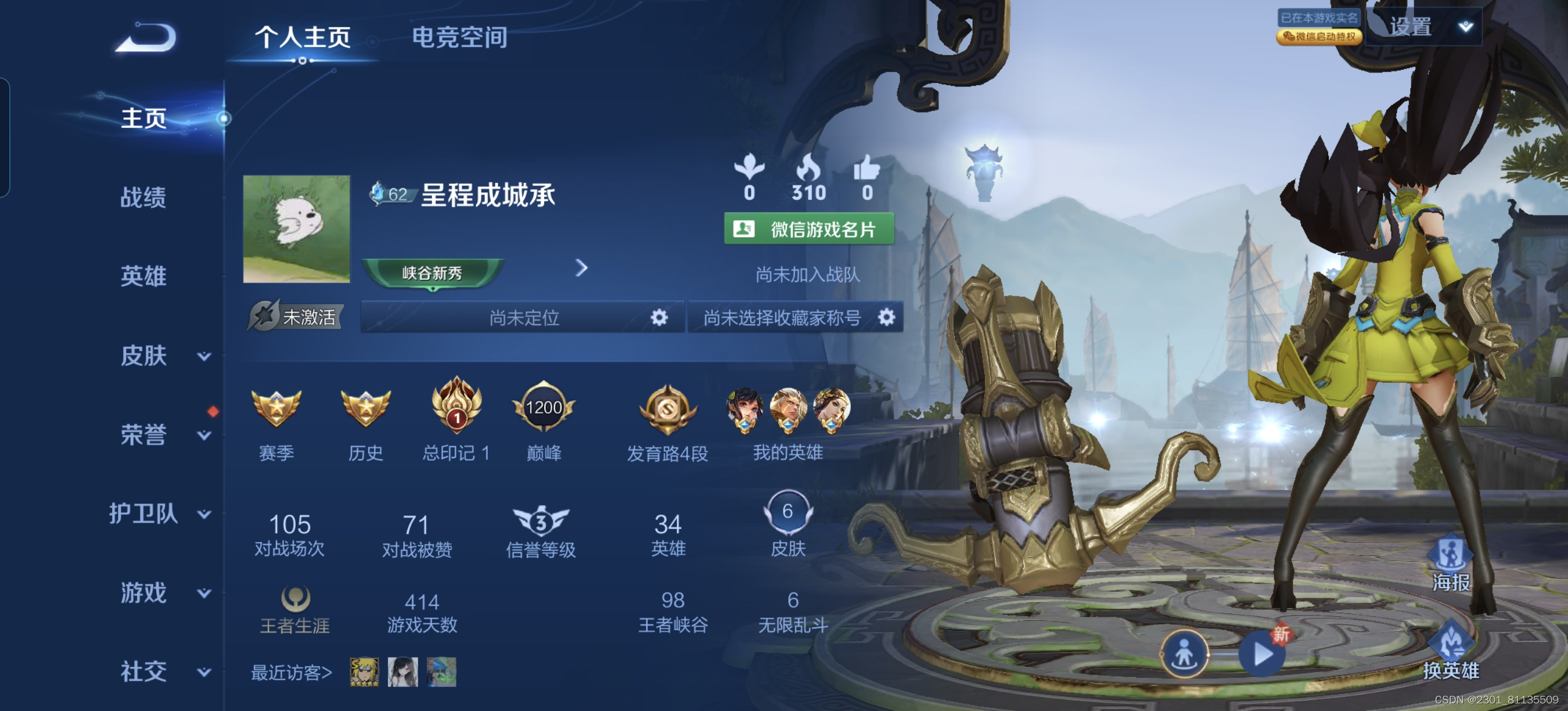Open the 峡谷新秀 title badge
Image resolution: width=1568 pixels, height=711 pixels.
click(432, 272)
